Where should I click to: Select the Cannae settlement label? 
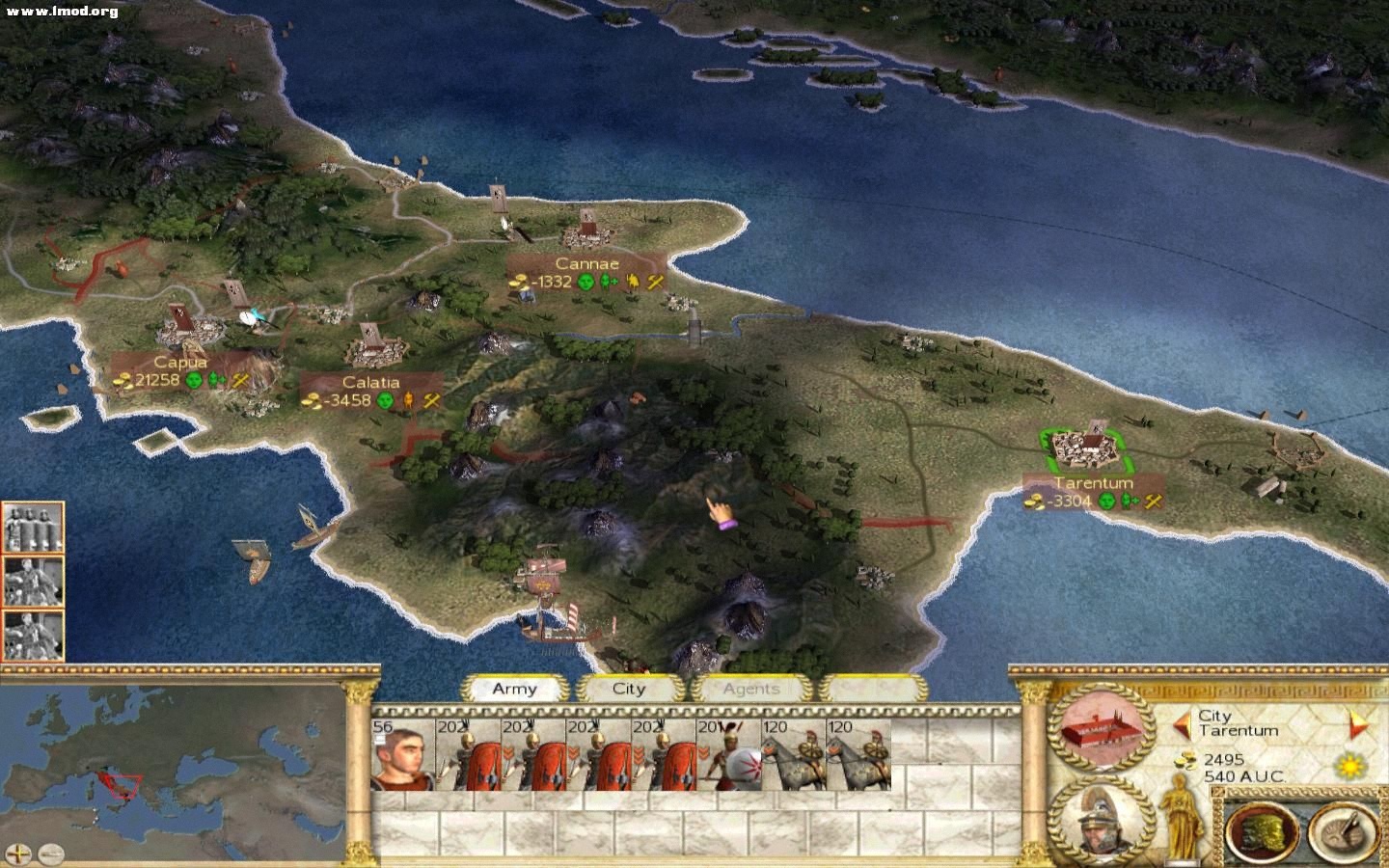pos(586,263)
